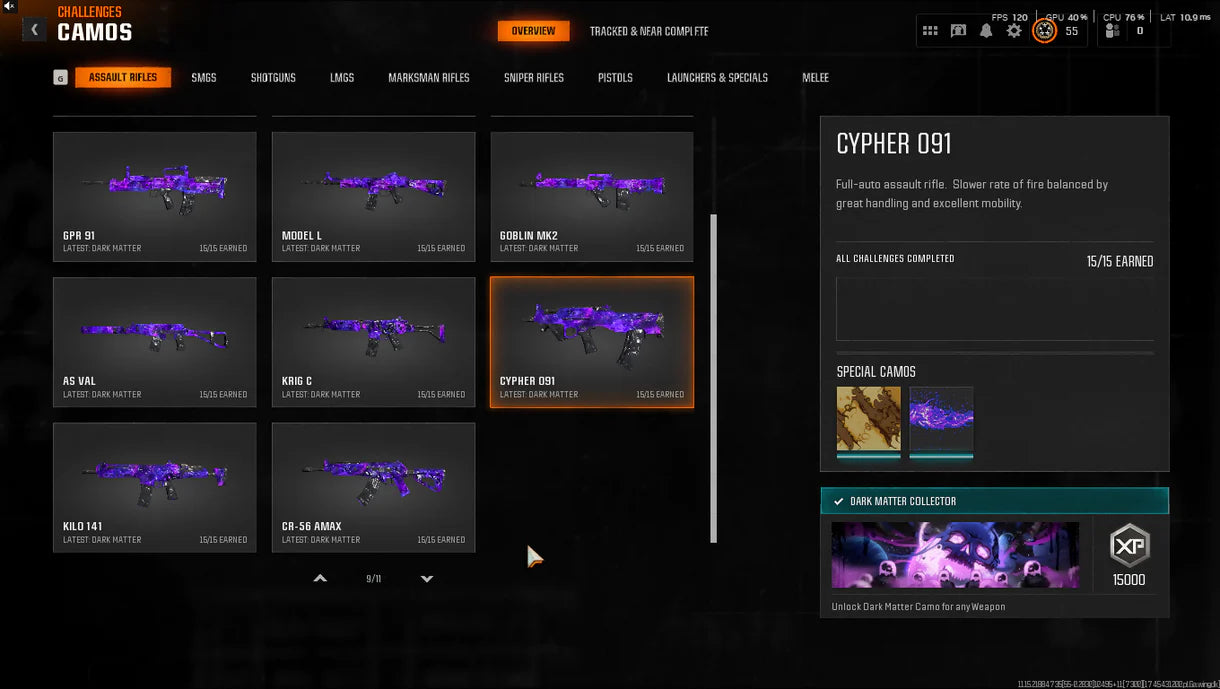Select the AS VAL weapon tile

point(155,342)
